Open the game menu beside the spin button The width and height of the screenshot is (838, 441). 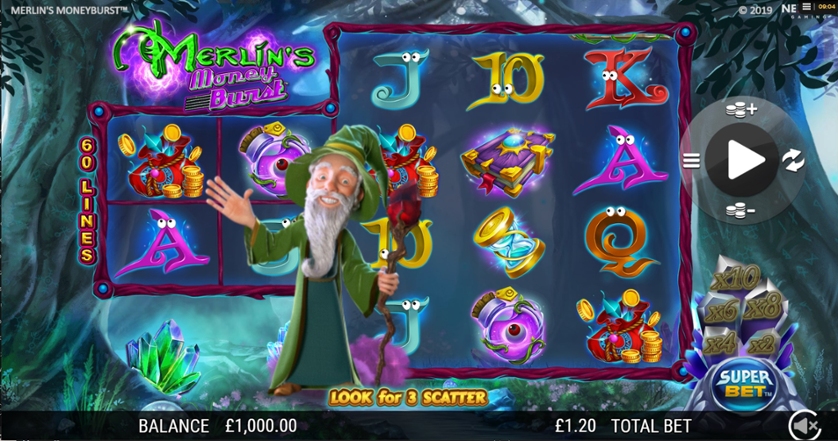(691, 159)
